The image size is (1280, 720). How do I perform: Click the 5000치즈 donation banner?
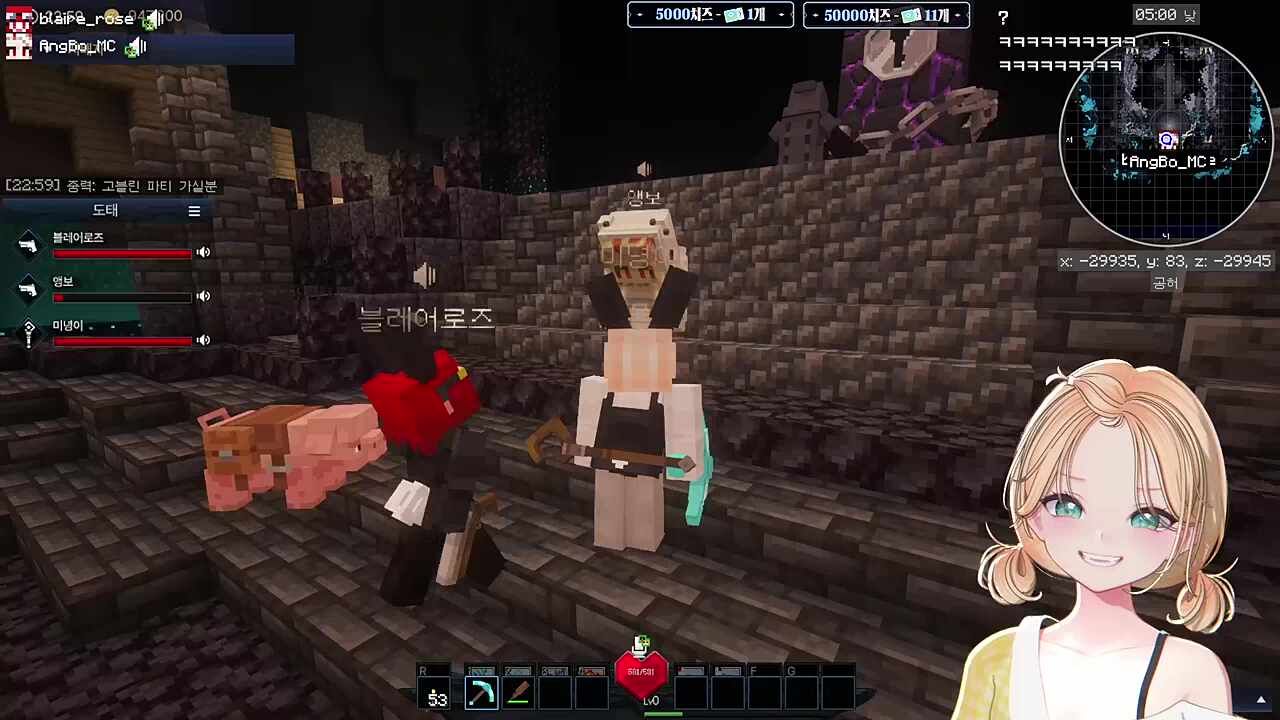pos(710,15)
